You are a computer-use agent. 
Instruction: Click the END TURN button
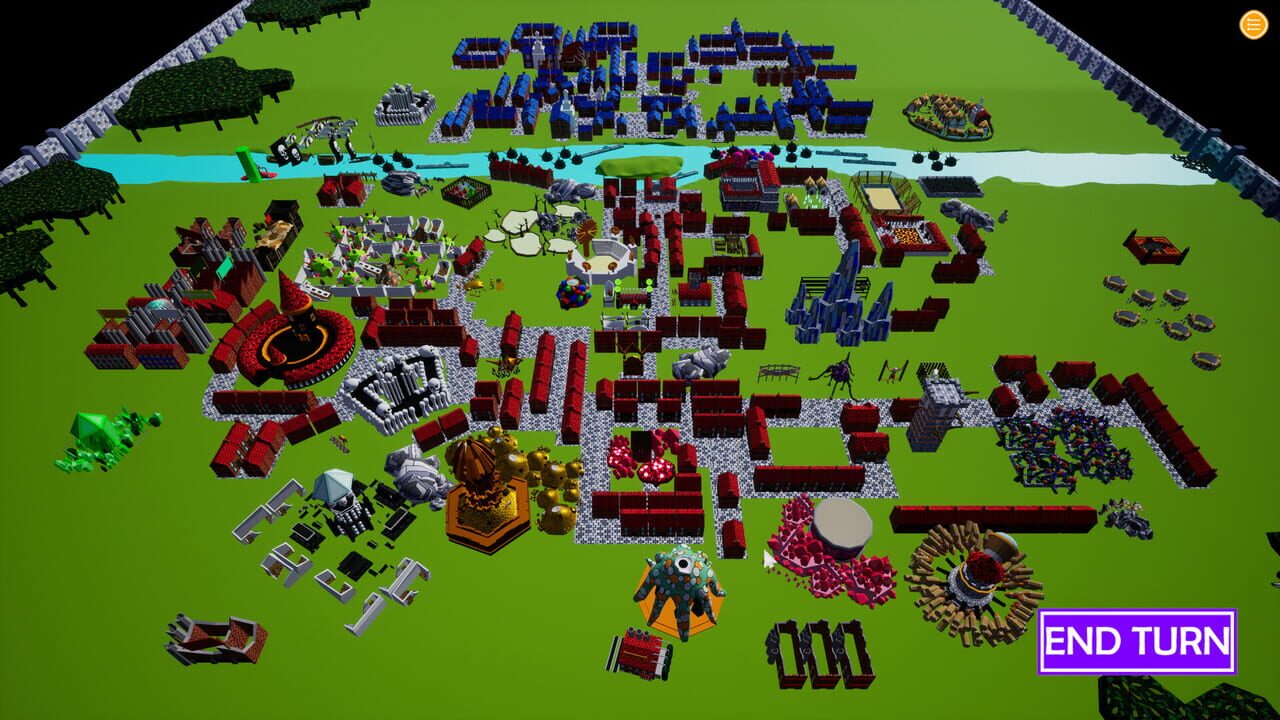[x=1136, y=640]
